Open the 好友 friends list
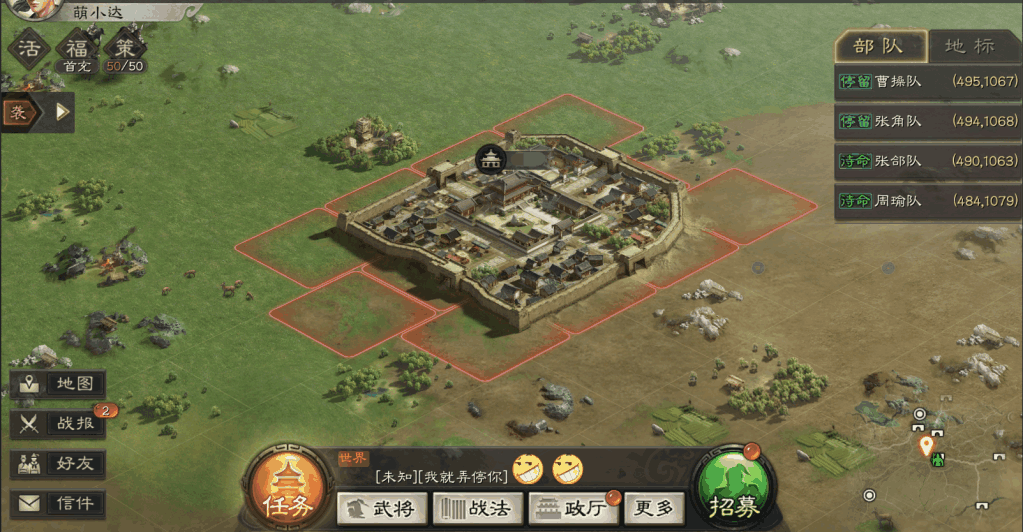Viewport: 1023px width, 532px height. tap(58, 464)
